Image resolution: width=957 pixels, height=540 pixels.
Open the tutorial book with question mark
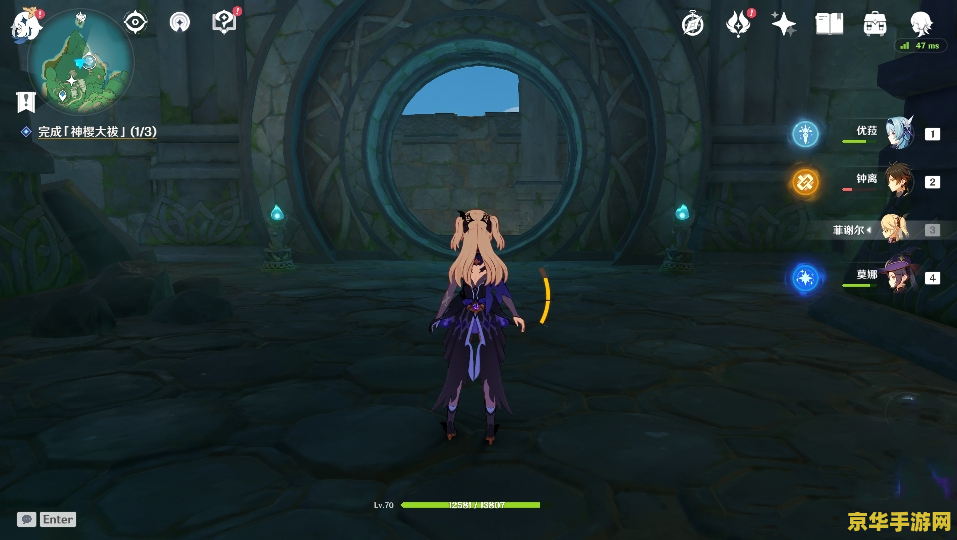tap(225, 21)
